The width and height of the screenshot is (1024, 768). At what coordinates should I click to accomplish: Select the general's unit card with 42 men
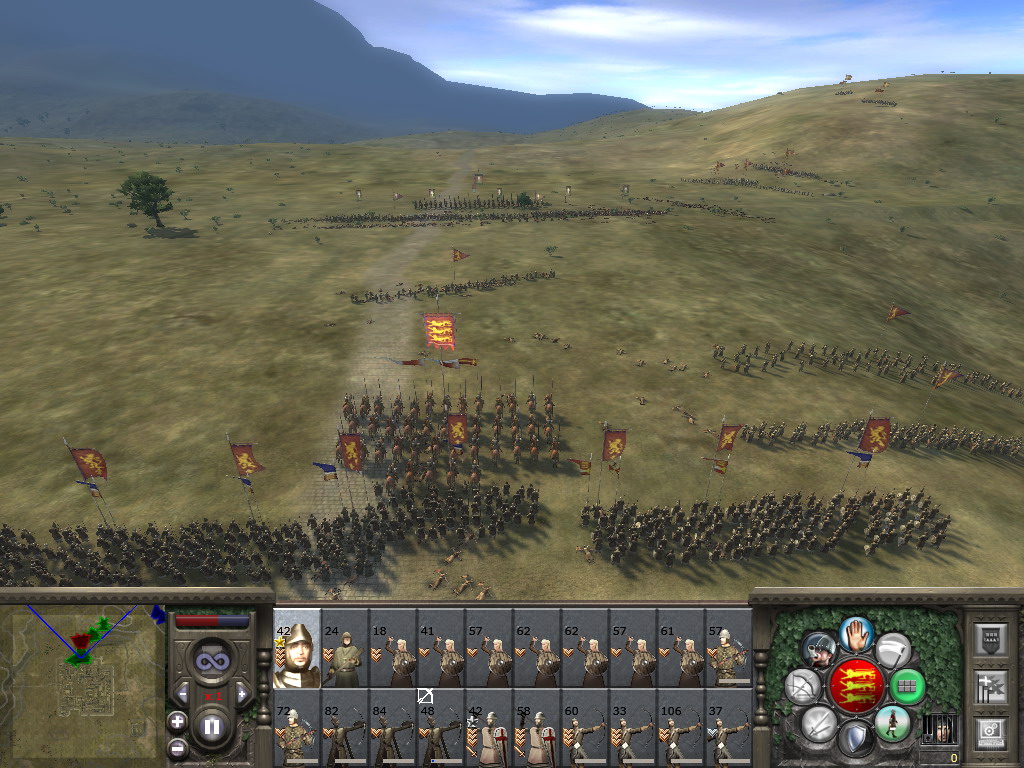[296, 648]
